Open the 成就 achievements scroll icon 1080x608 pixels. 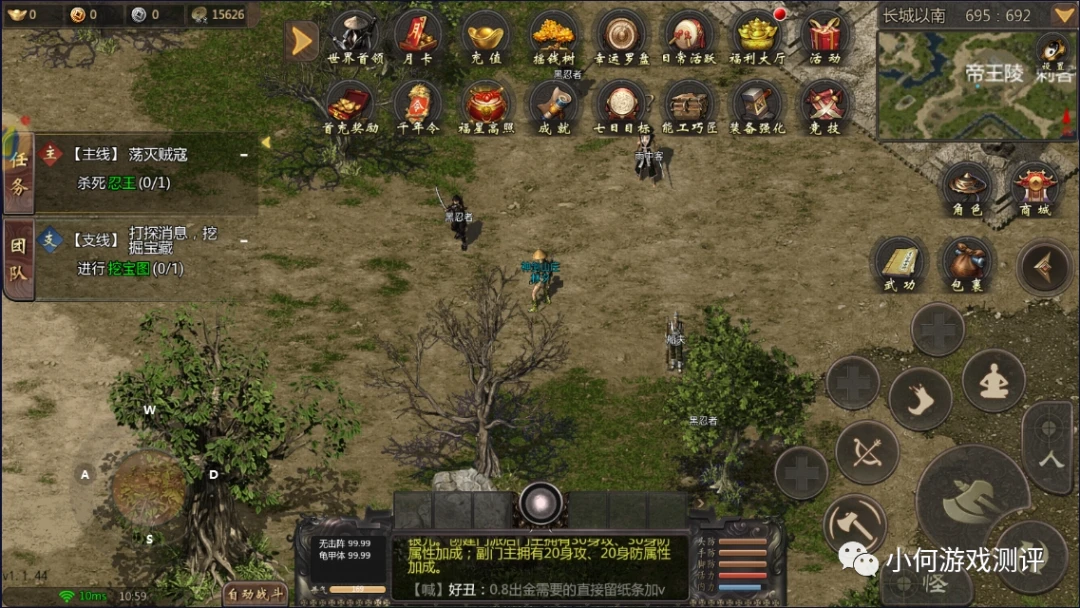coord(553,105)
